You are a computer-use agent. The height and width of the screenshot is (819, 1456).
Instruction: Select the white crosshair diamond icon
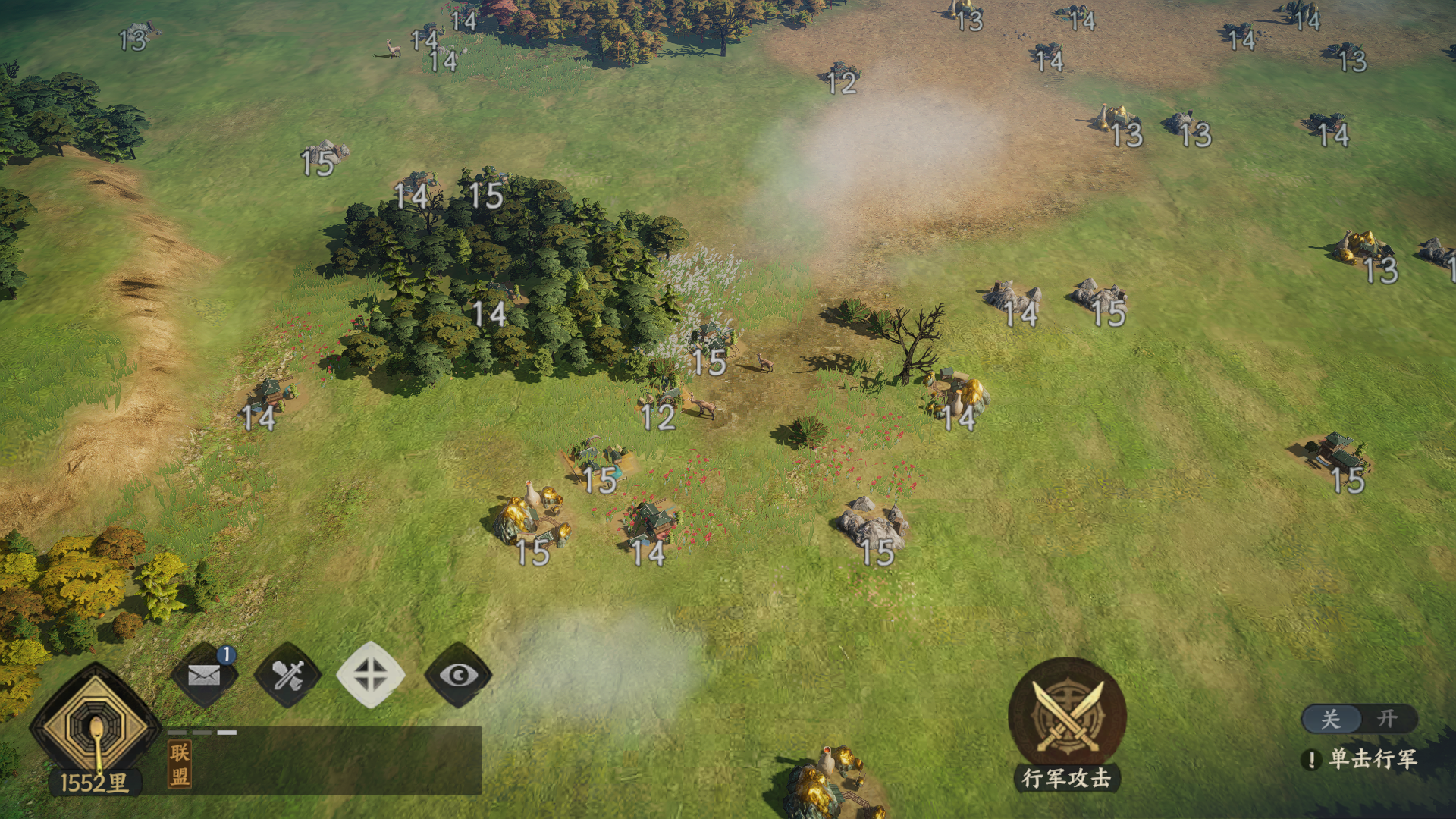pyautogui.click(x=371, y=675)
